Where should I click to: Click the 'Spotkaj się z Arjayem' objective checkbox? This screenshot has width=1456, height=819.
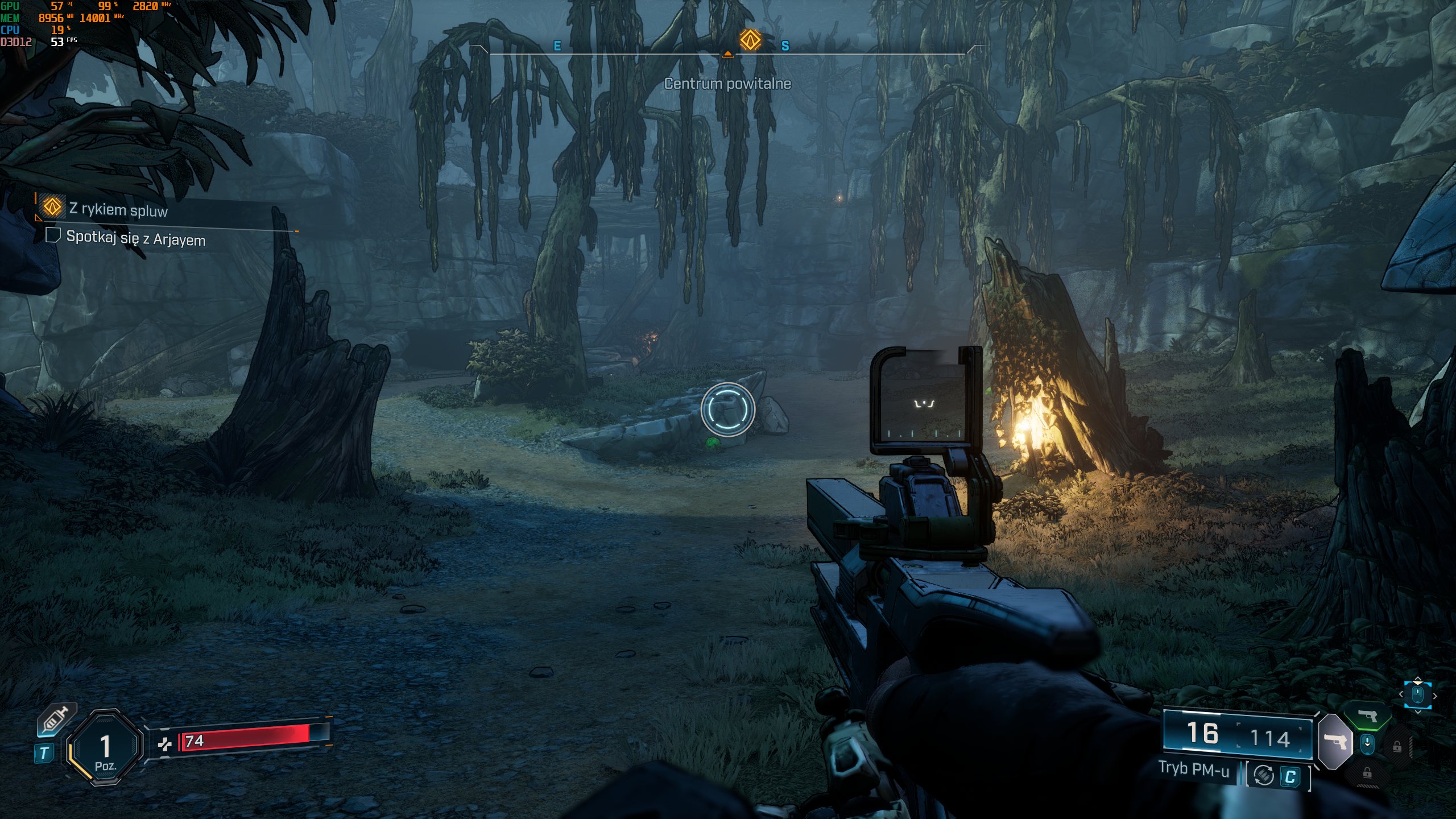[x=53, y=235]
